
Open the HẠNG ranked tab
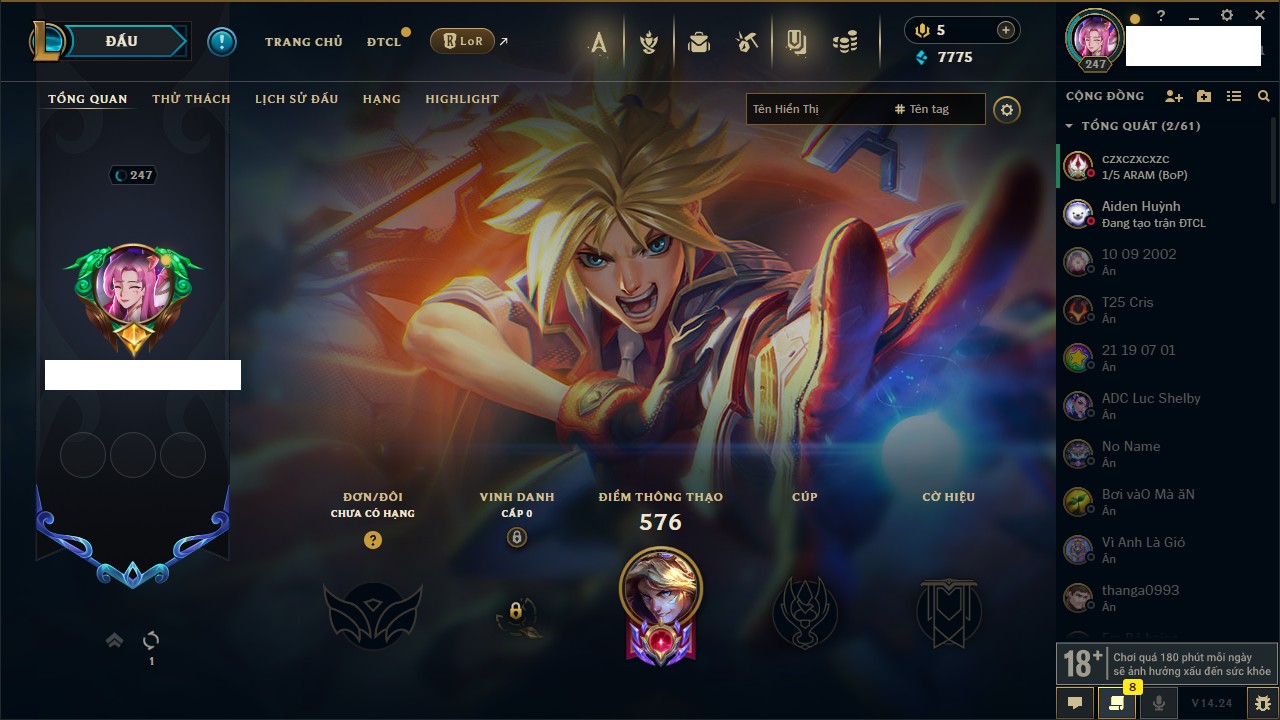click(381, 99)
